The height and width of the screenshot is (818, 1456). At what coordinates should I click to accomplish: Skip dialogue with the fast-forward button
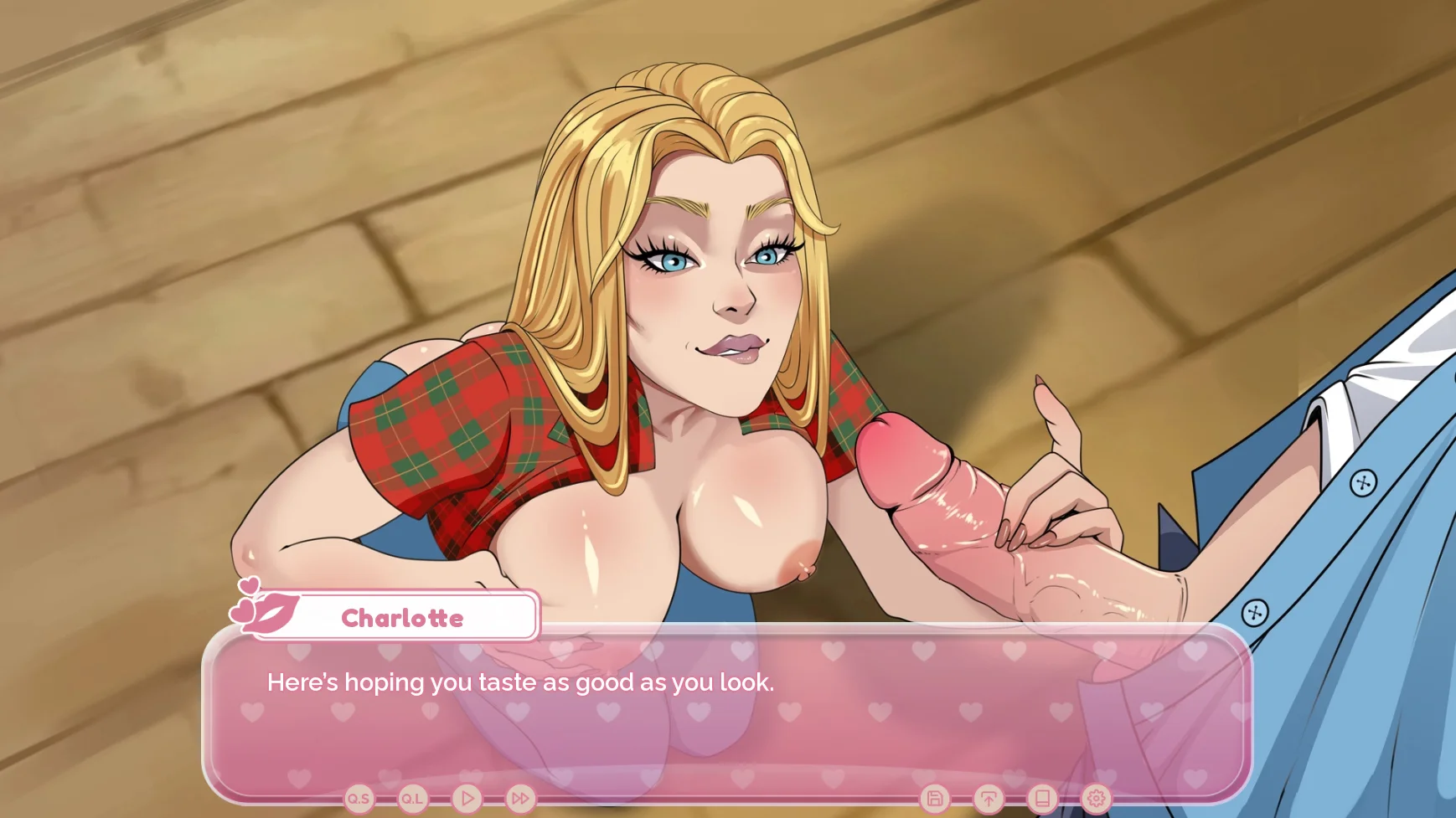[520, 799]
